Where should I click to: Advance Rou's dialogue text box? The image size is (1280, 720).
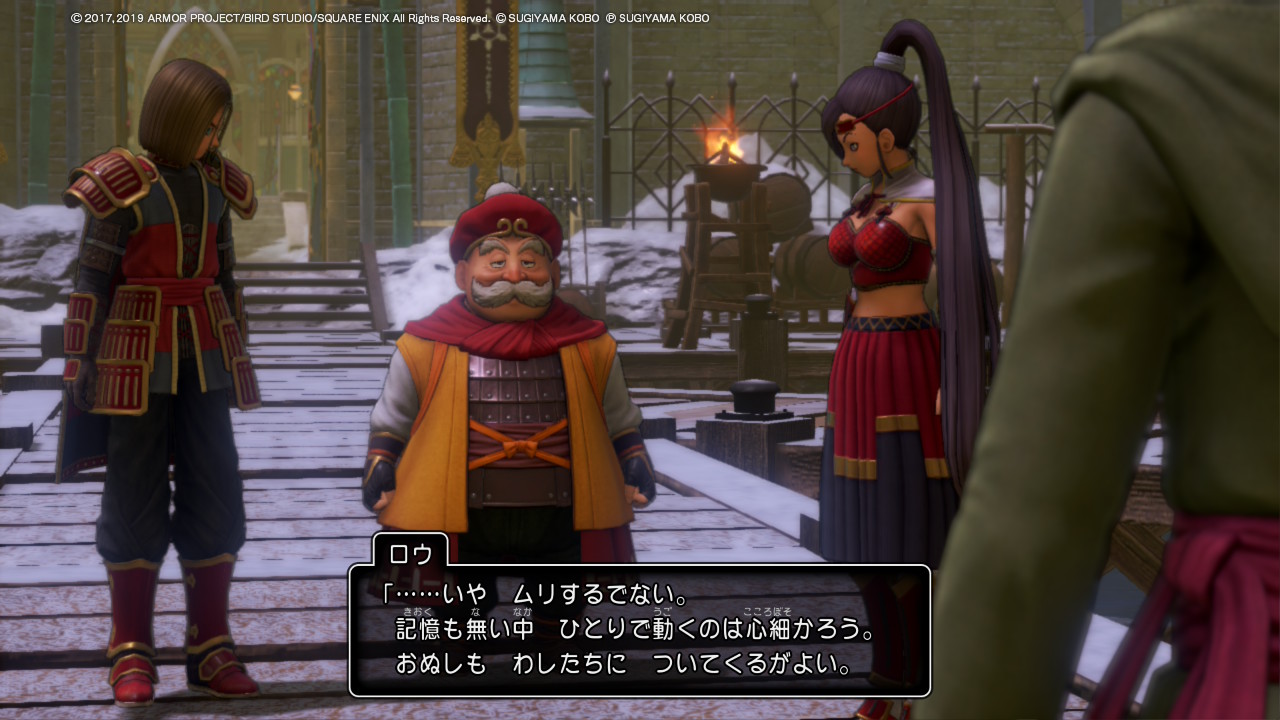point(639,630)
